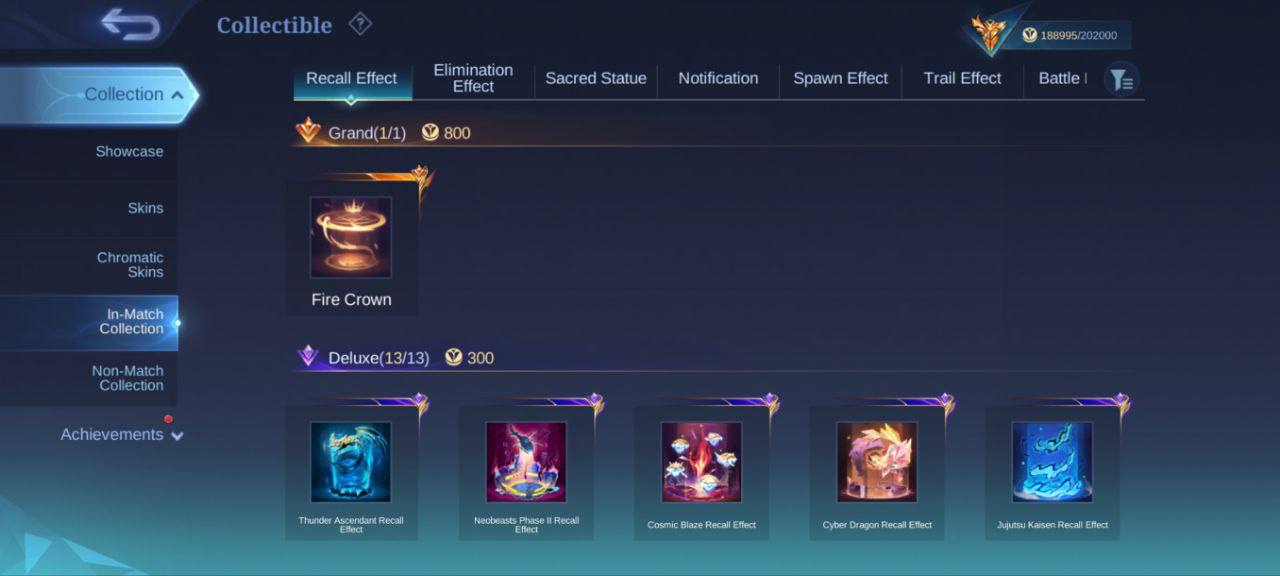
Task: Open the Collectible help question mark
Action: click(x=360, y=24)
